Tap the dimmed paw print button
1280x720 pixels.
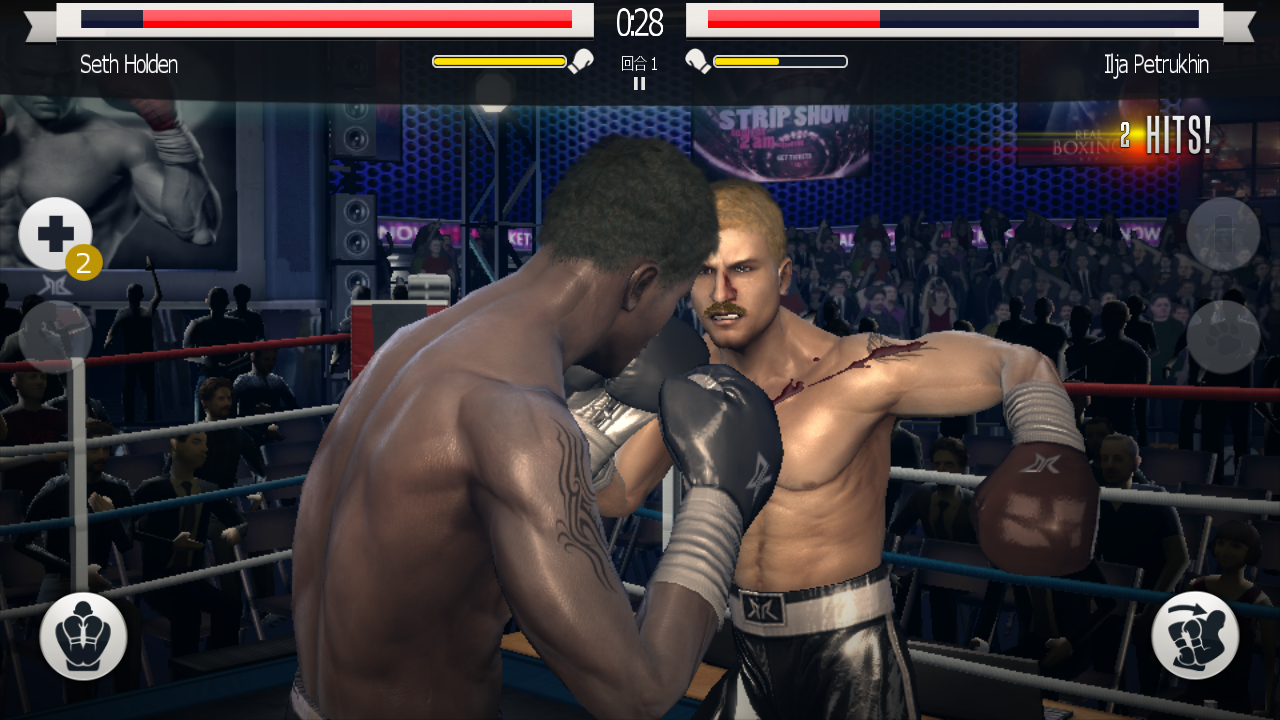tap(1222, 337)
